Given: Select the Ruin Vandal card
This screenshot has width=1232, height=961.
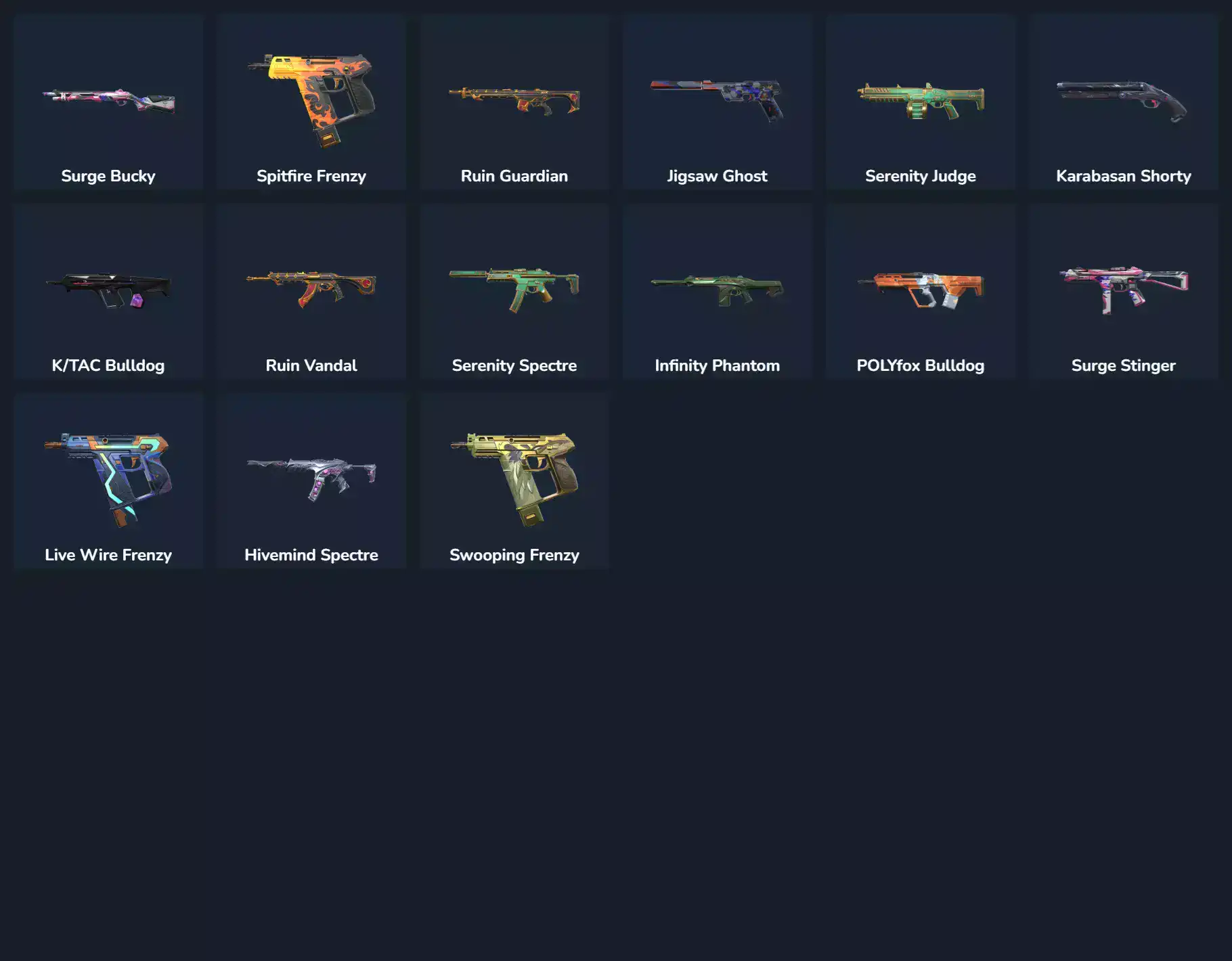Looking at the screenshot, I should [x=311, y=292].
